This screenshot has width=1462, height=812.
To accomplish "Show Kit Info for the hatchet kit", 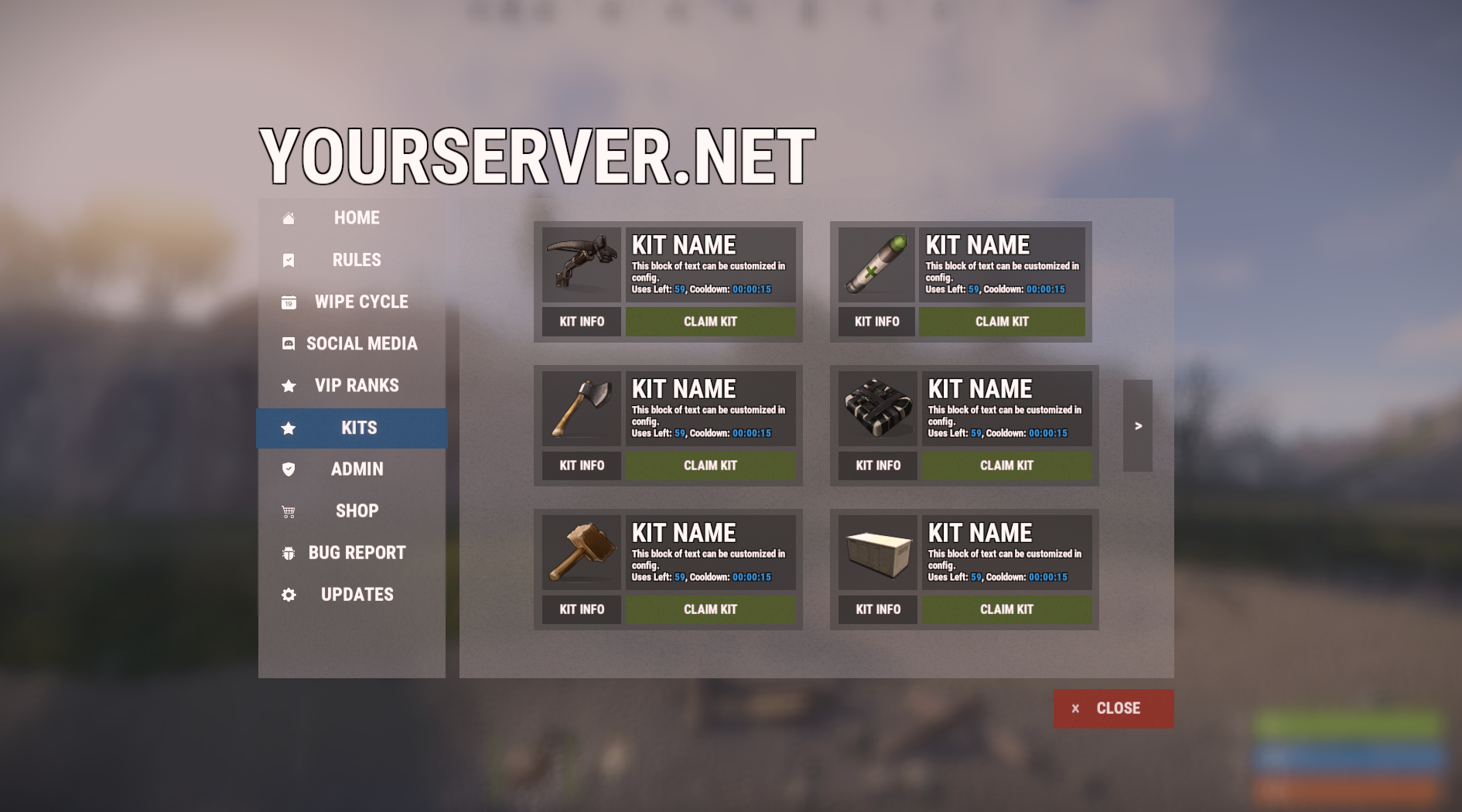I will (582, 466).
